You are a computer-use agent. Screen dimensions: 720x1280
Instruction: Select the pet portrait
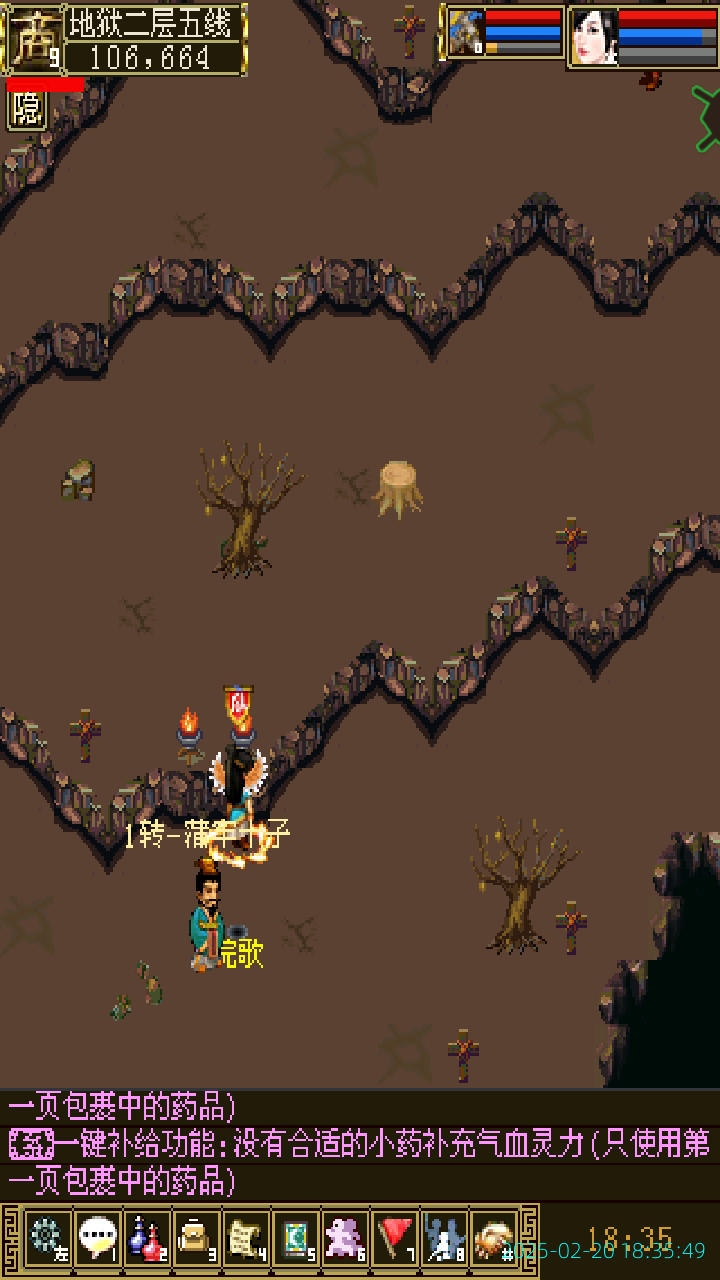pyautogui.click(x=466, y=34)
